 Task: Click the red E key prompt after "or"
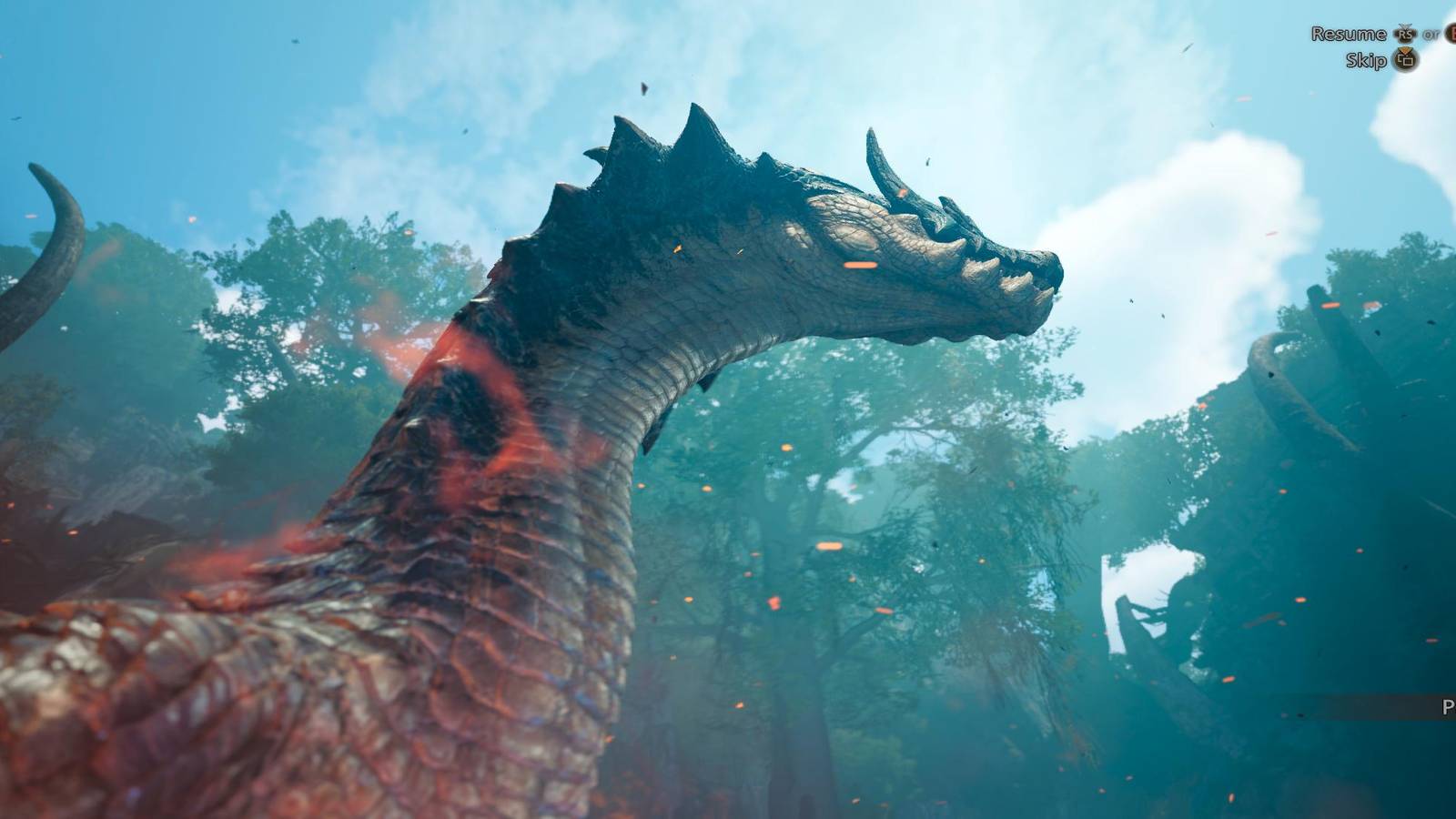1452,34
